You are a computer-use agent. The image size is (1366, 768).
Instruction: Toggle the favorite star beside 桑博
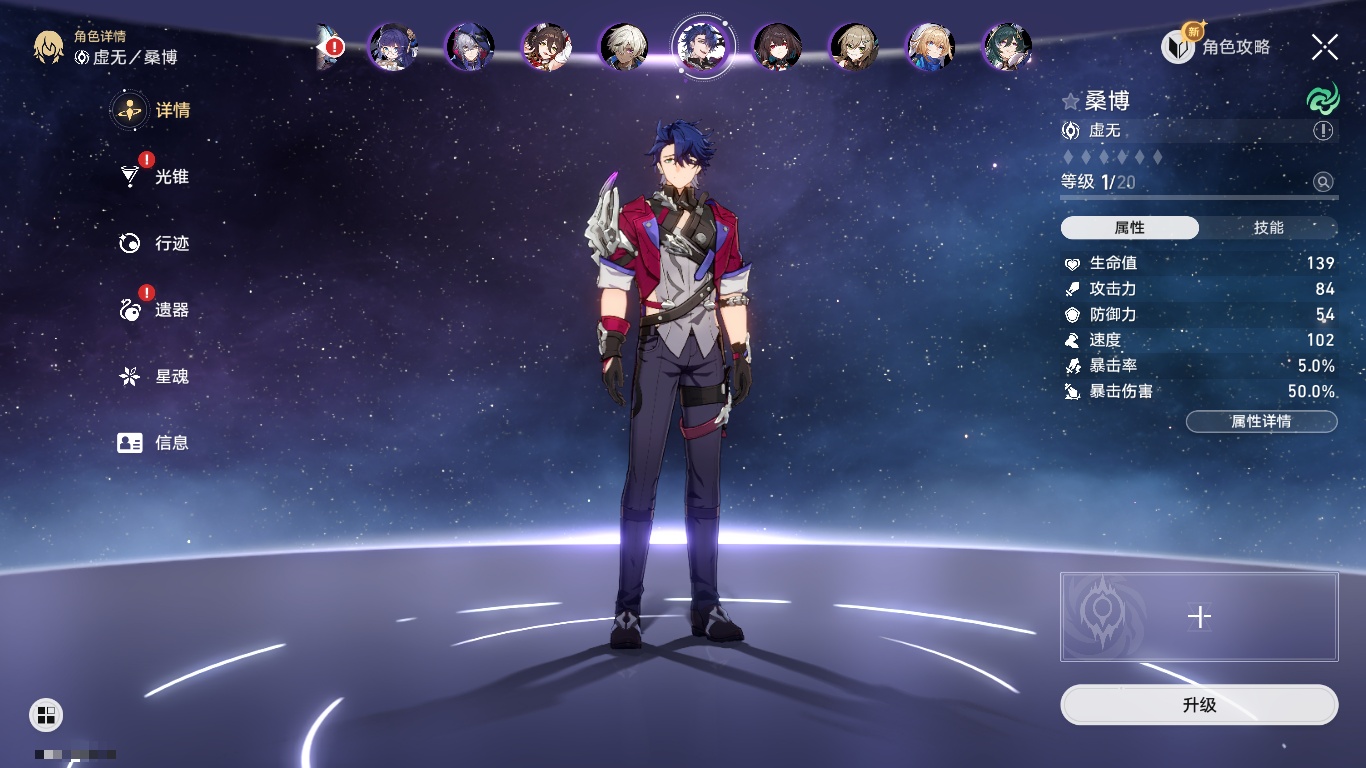click(1071, 102)
